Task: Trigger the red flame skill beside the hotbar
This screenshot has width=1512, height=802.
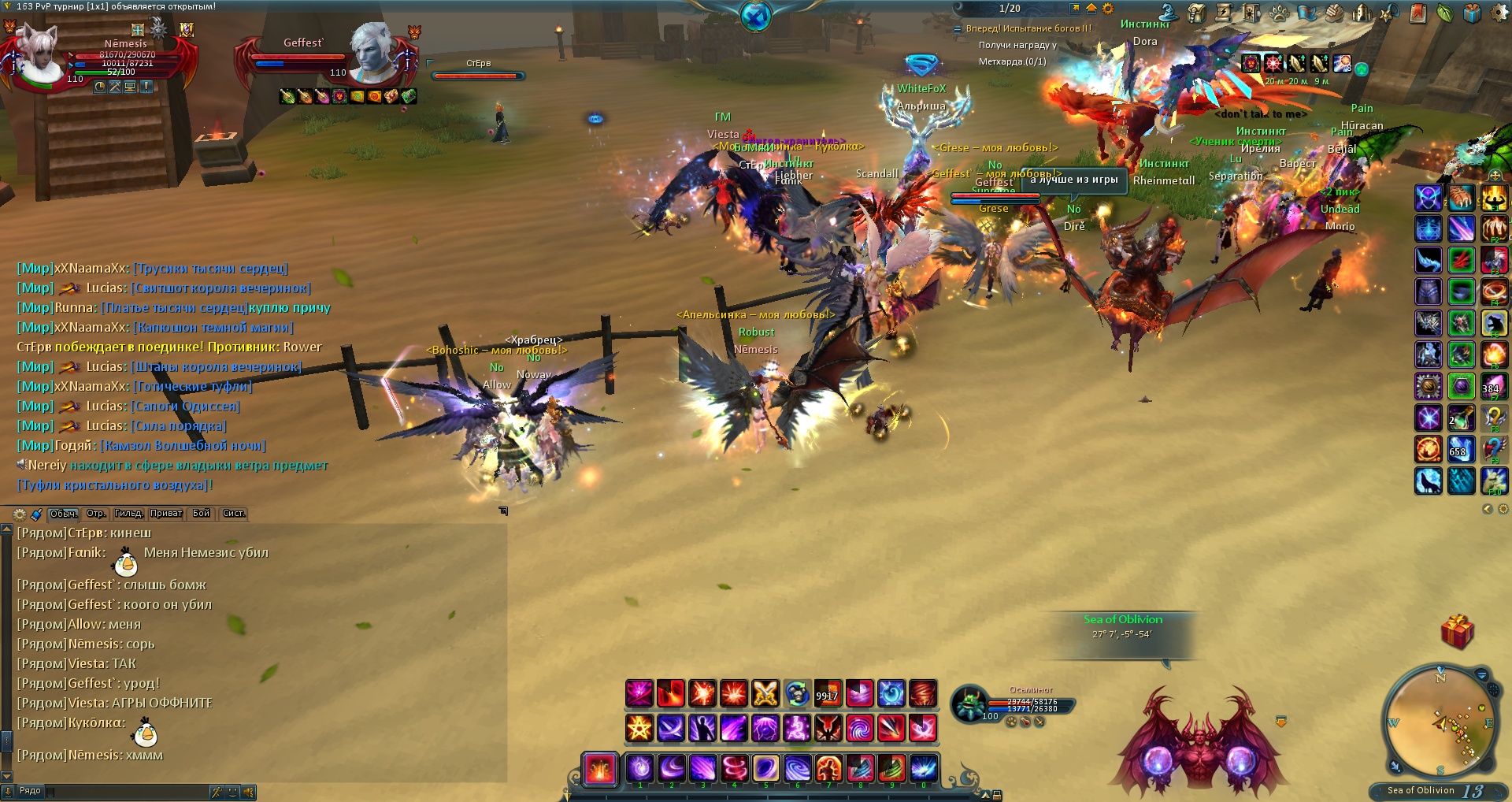Action: point(600,768)
